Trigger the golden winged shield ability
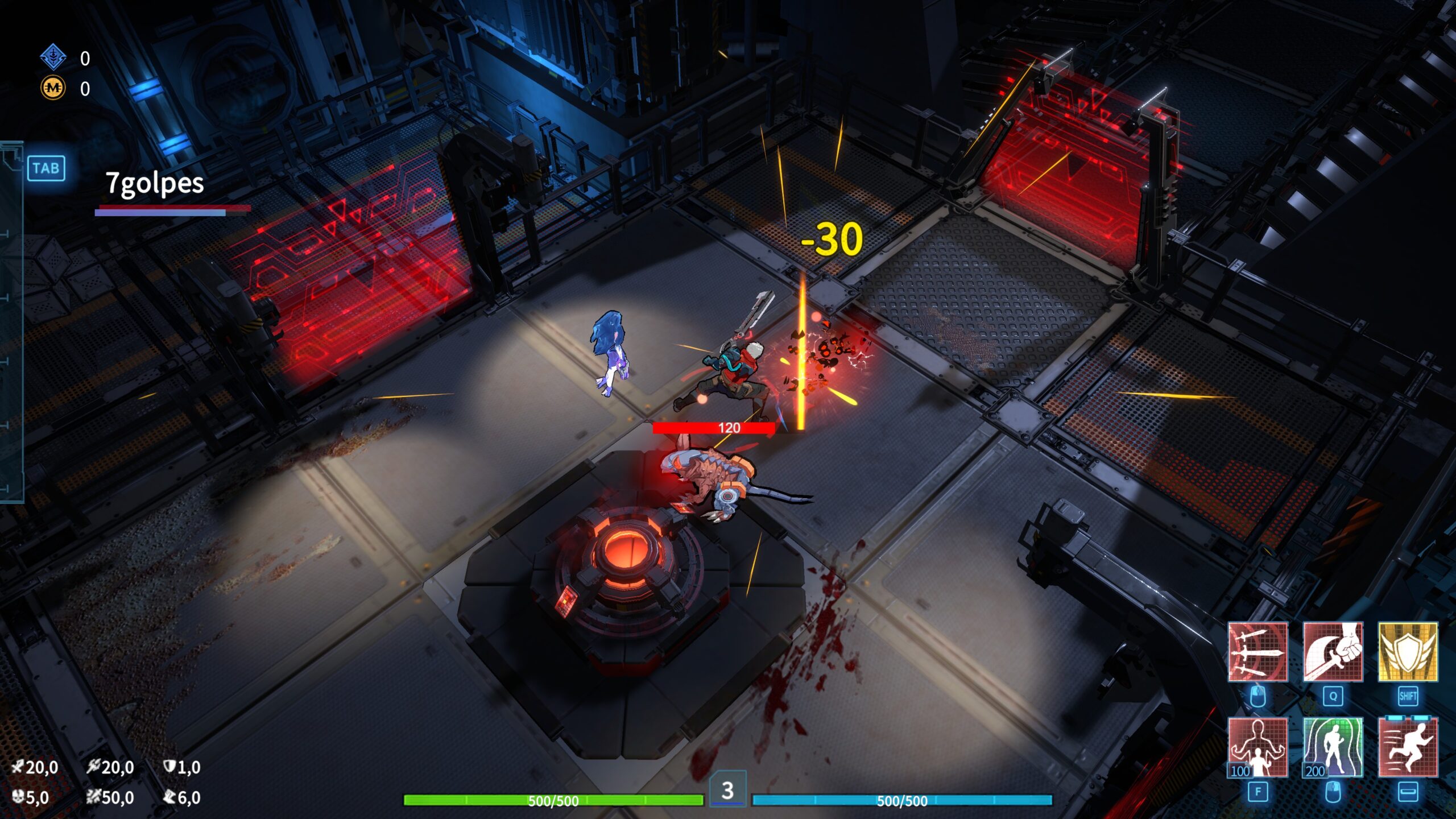1456x819 pixels. click(x=1408, y=651)
